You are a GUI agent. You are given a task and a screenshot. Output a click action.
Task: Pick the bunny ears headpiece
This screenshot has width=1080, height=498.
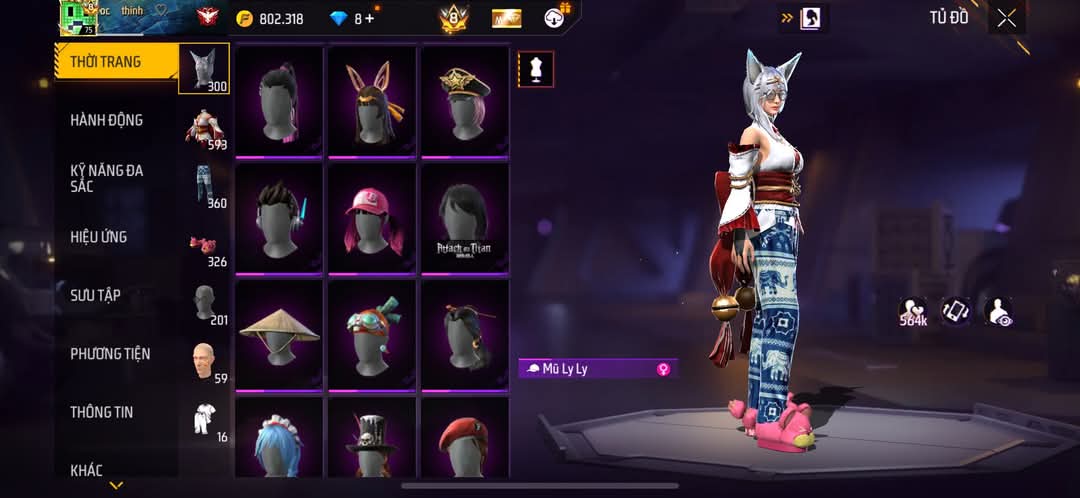coord(372,101)
